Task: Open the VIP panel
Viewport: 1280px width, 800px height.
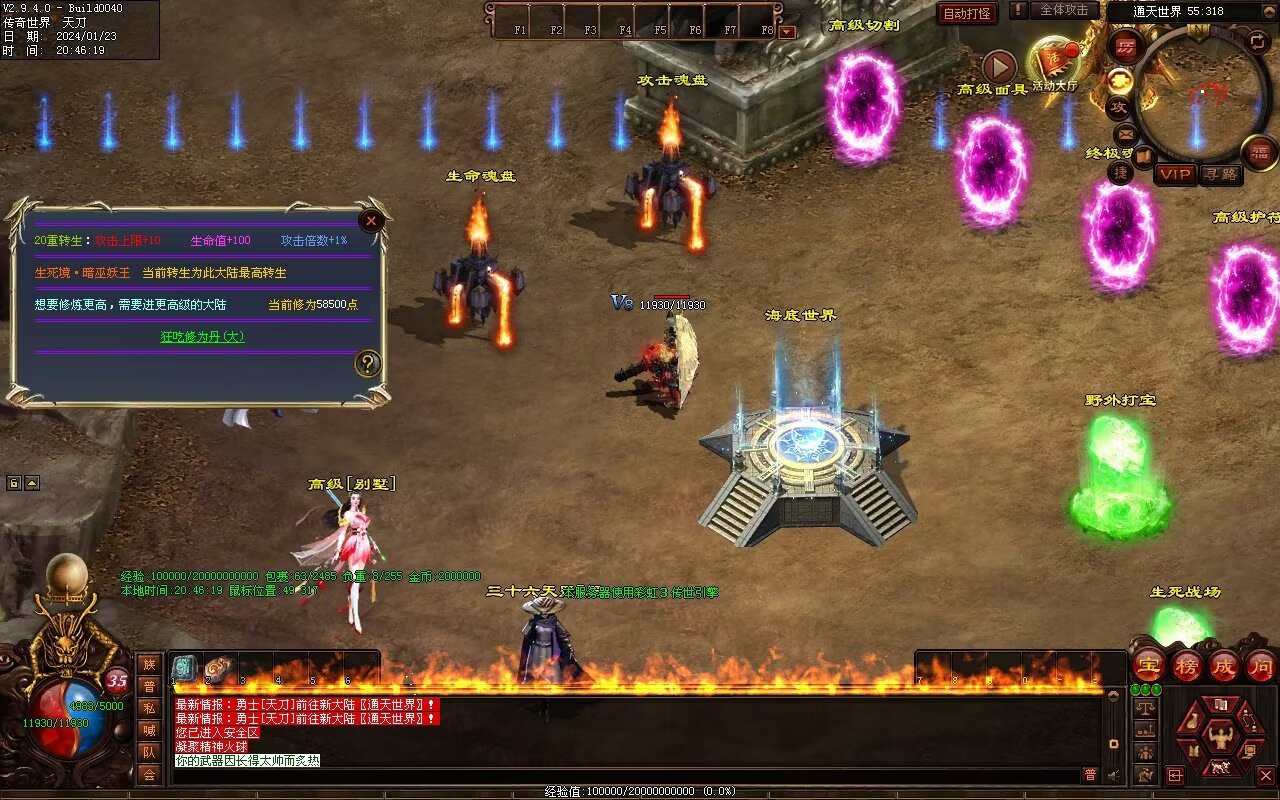Action: 1175,174
